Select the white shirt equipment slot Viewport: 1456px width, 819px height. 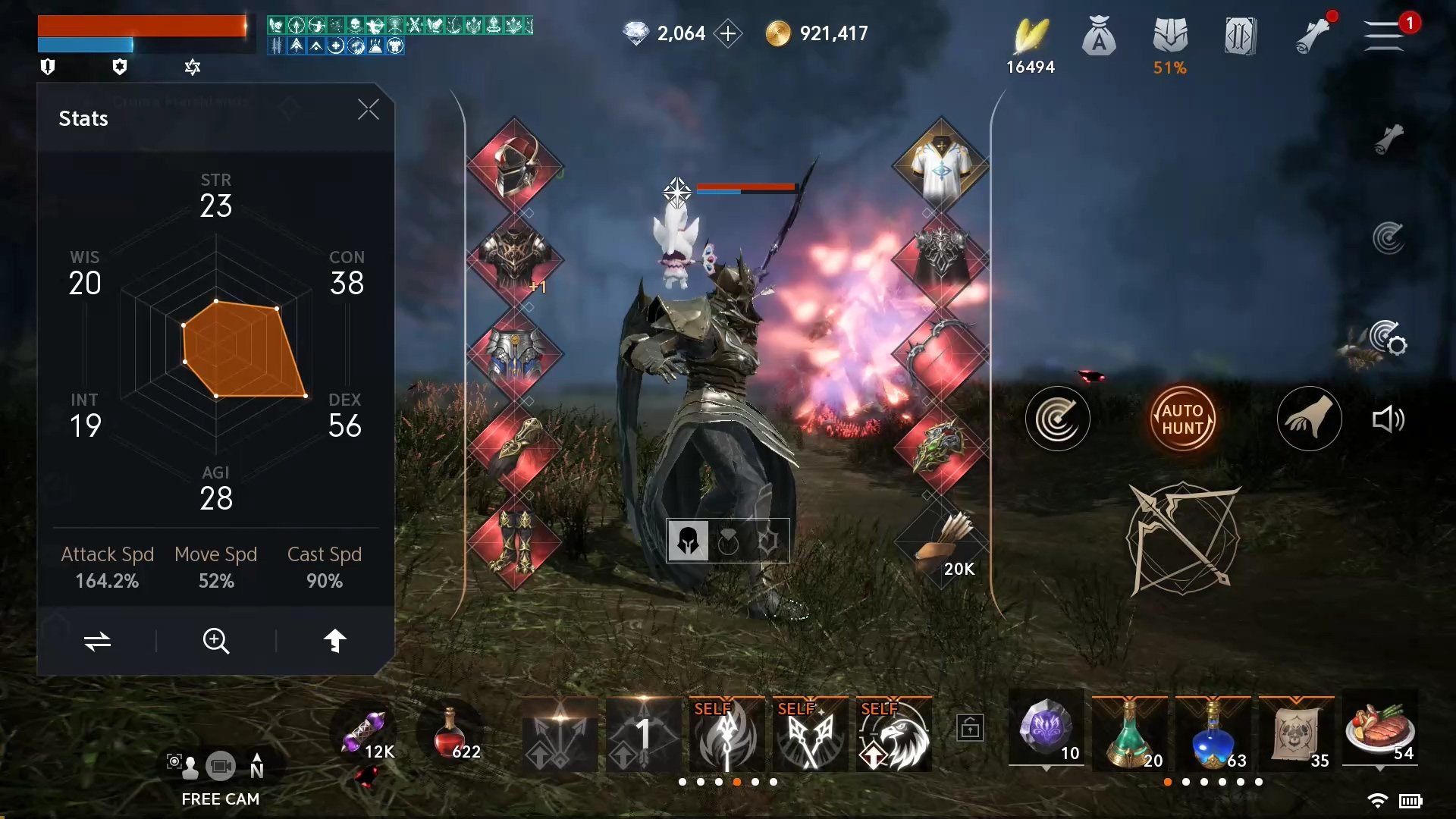point(940,165)
